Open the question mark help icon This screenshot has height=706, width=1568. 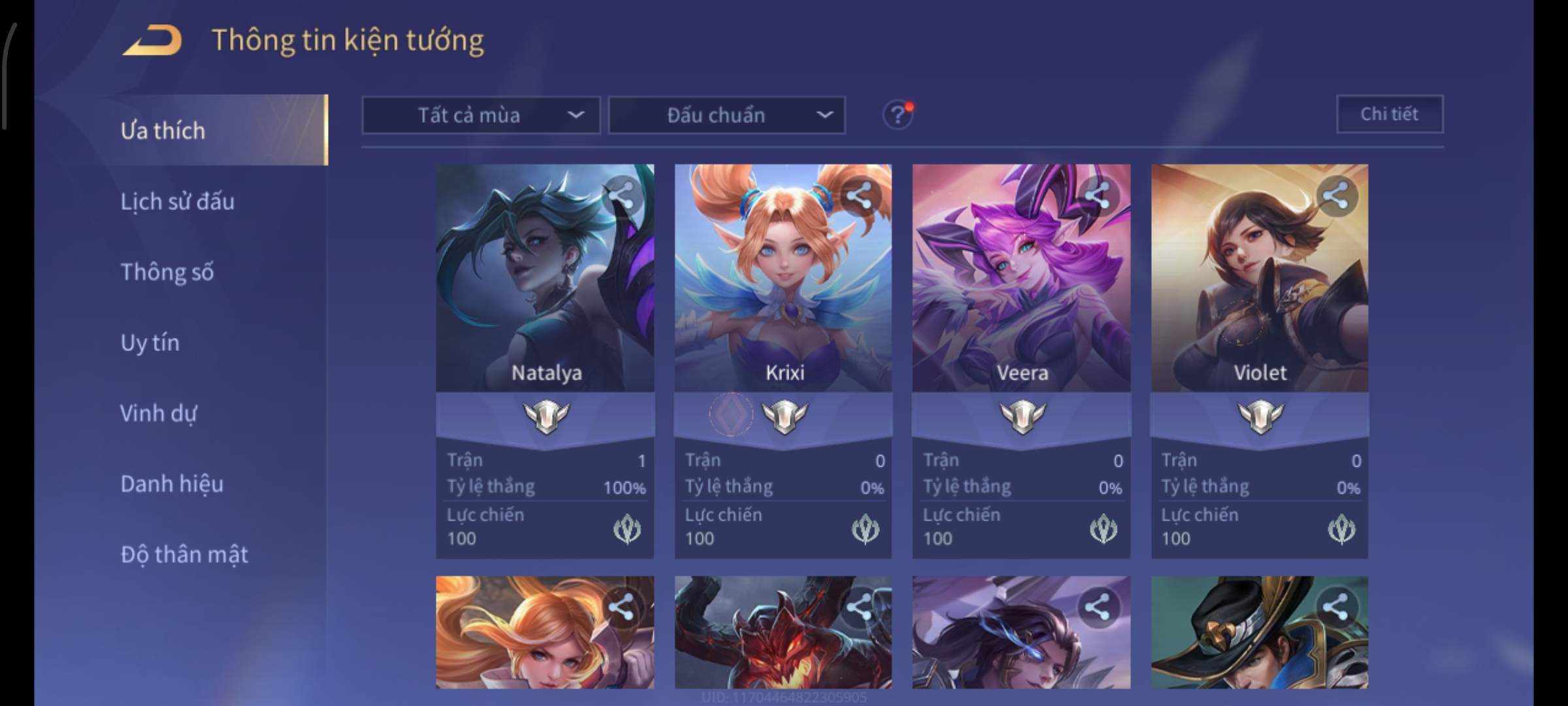(898, 115)
